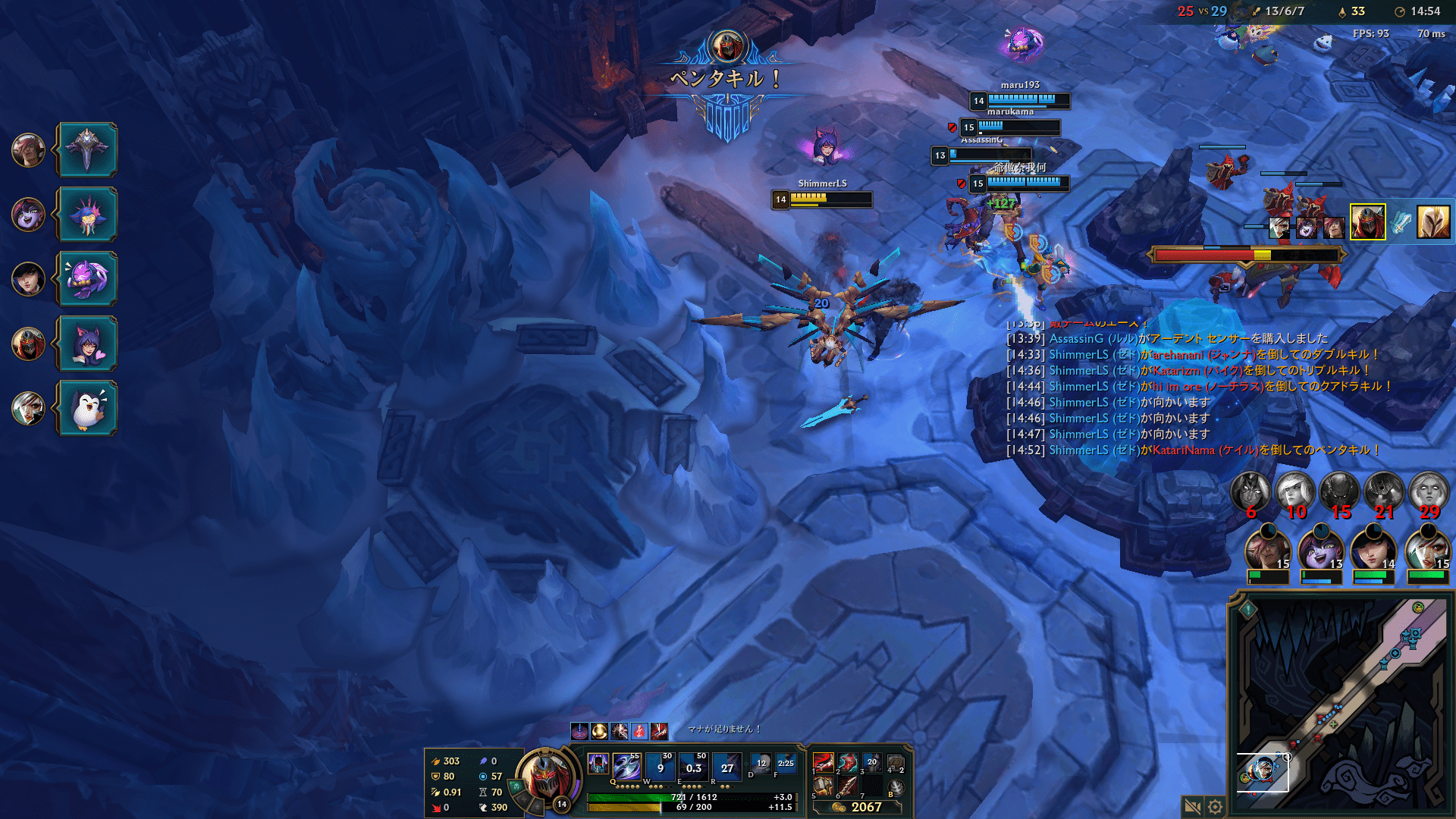Select the D summoner spell
This screenshot has height=819, width=1456.
pos(761,764)
